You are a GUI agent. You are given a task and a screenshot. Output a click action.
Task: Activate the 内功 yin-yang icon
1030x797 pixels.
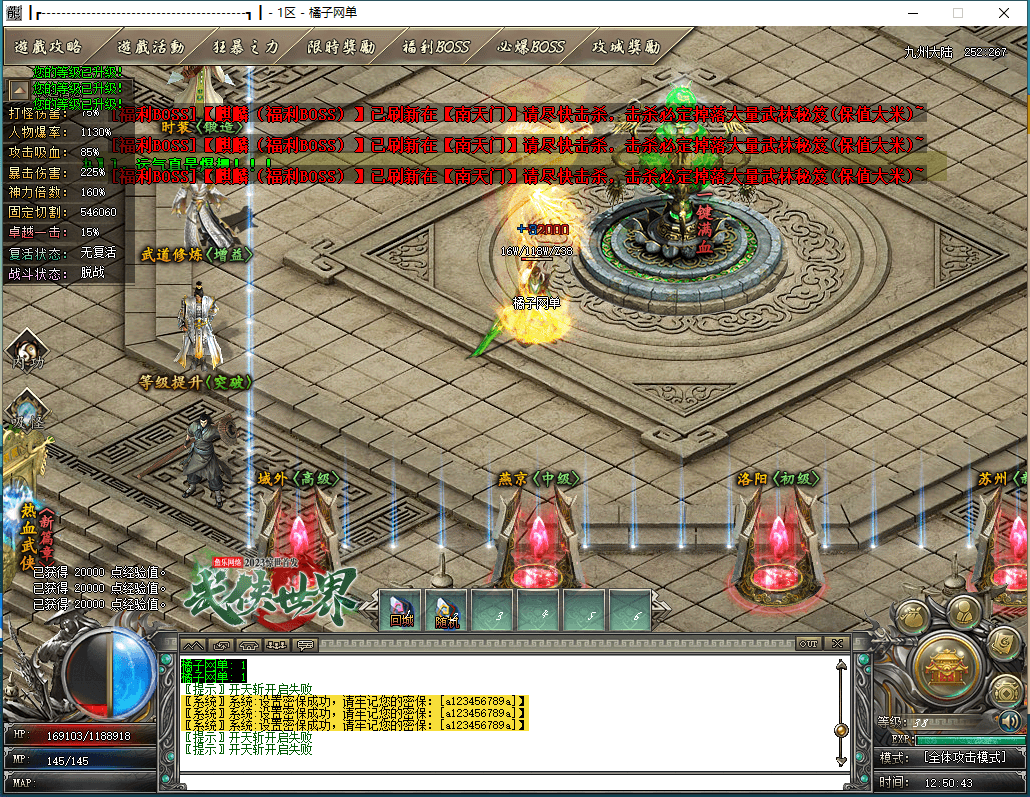pos(24,352)
